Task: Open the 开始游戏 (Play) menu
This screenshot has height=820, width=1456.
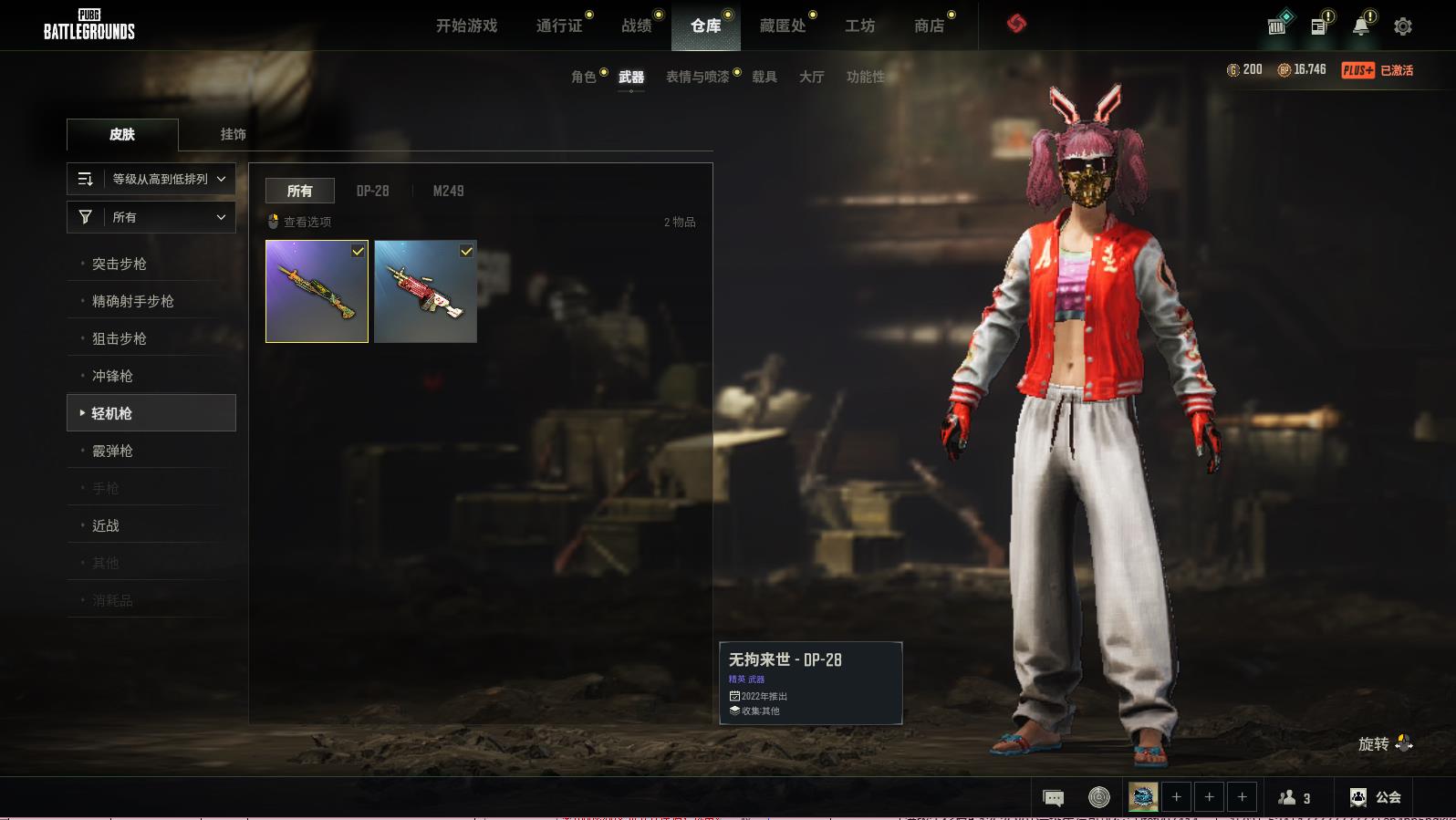Action: pos(466,26)
